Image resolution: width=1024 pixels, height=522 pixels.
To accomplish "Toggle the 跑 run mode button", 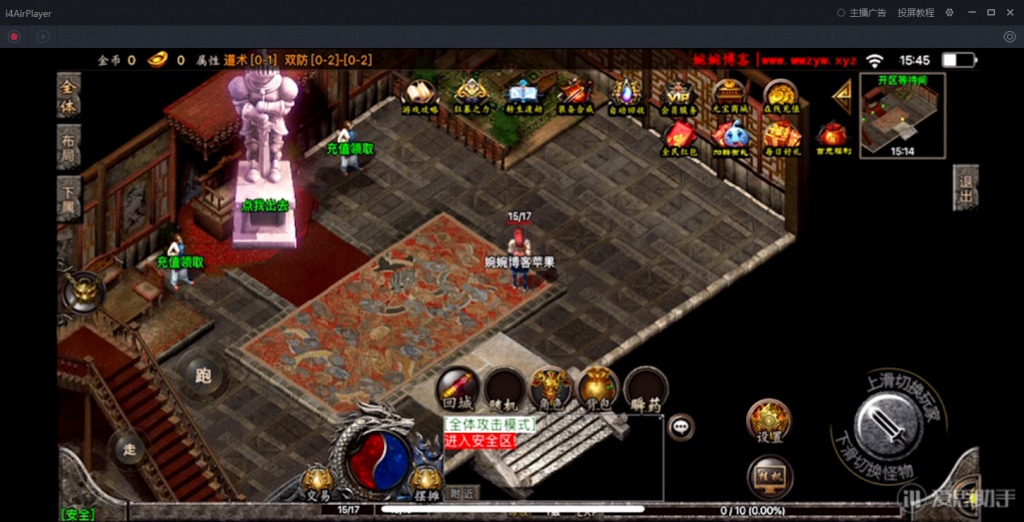I will coord(203,376).
